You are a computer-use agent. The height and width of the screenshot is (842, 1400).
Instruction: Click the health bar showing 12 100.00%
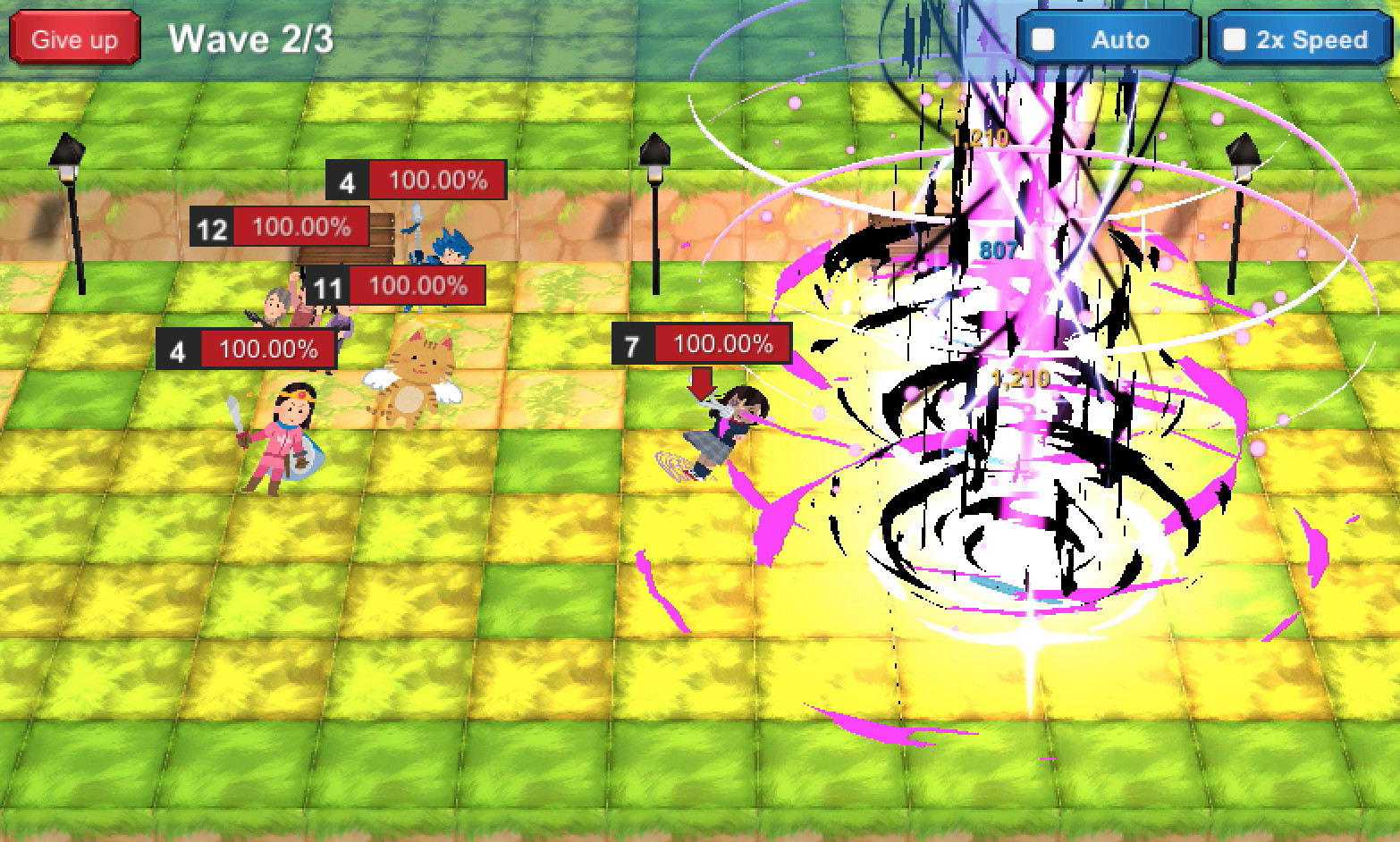[281, 227]
